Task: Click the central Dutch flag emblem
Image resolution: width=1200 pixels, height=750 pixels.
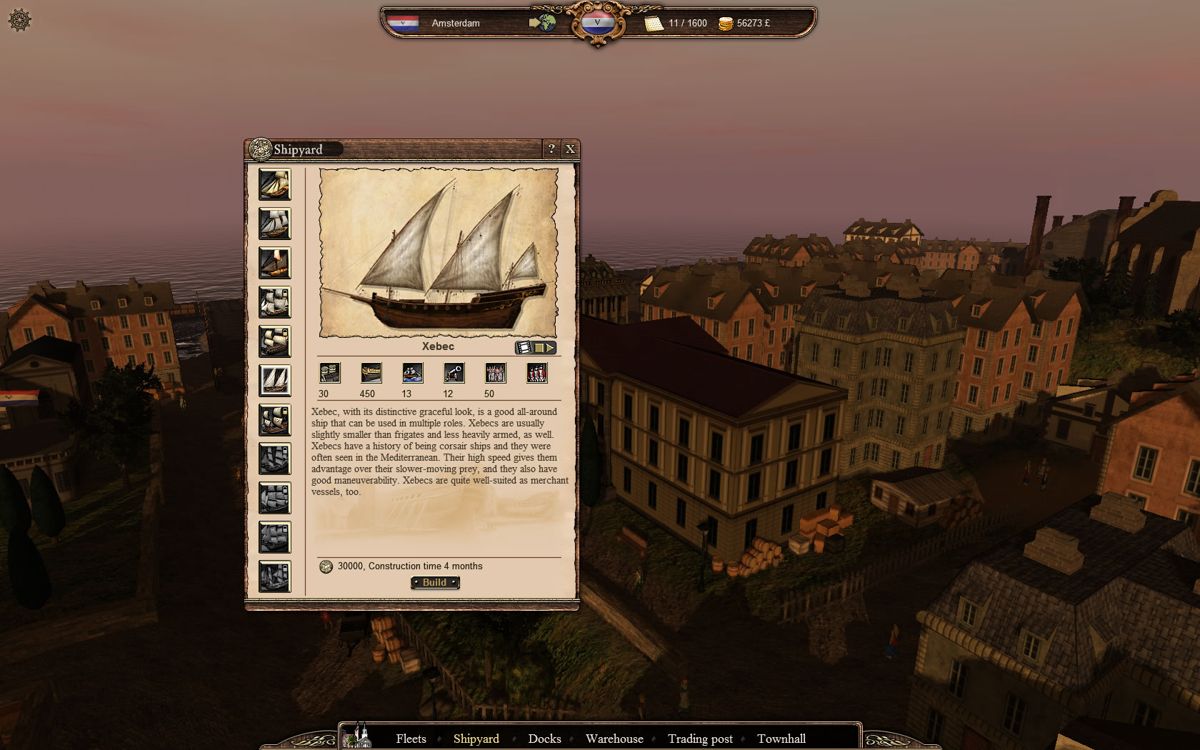Action: [598, 22]
